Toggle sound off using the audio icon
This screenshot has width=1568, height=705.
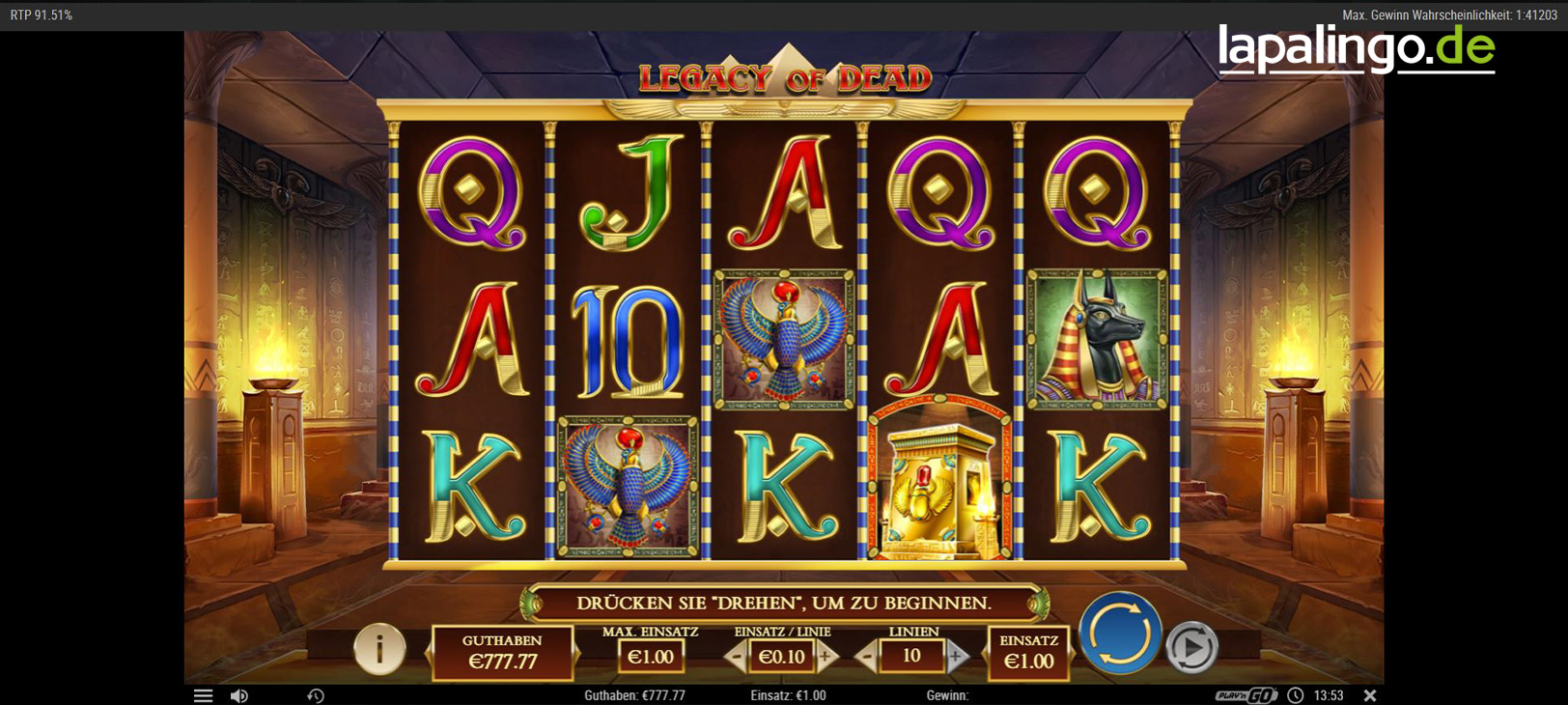[x=238, y=694]
